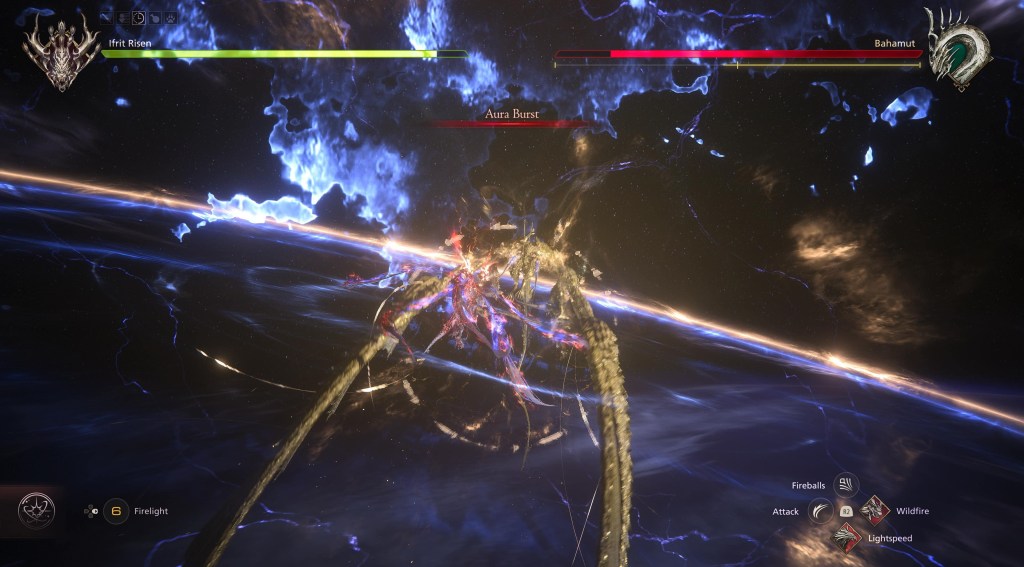Click the clock accessory status icon
1024x567 pixels.
click(x=139, y=17)
